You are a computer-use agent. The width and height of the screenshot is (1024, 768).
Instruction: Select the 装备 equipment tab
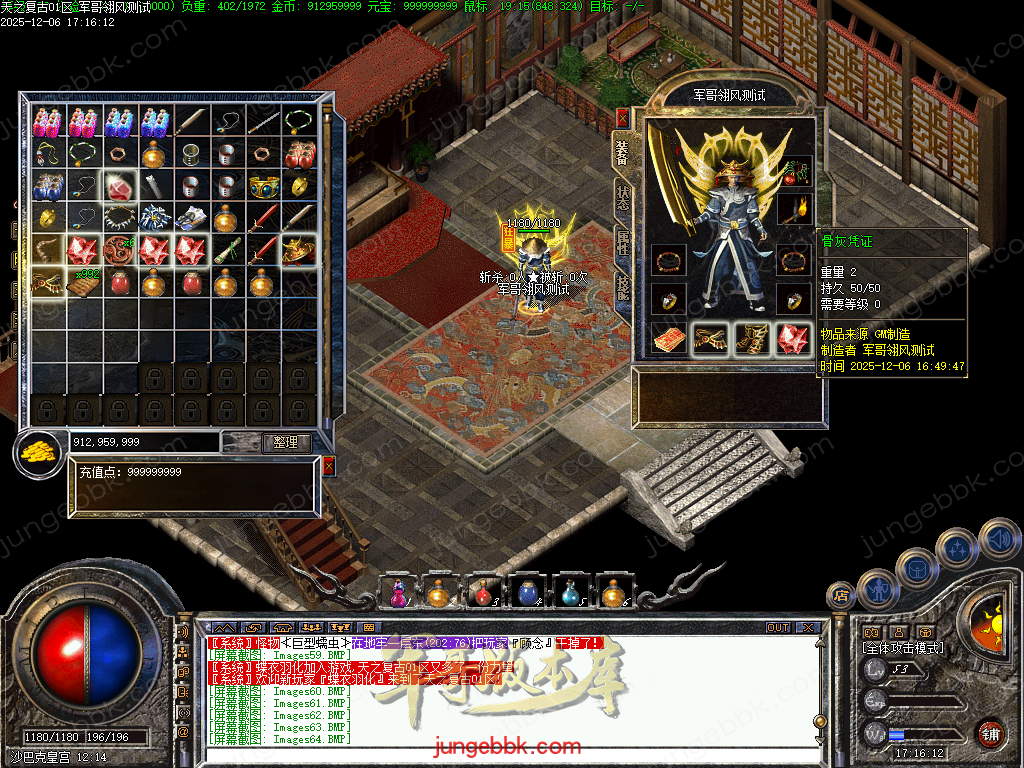click(x=622, y=153)
